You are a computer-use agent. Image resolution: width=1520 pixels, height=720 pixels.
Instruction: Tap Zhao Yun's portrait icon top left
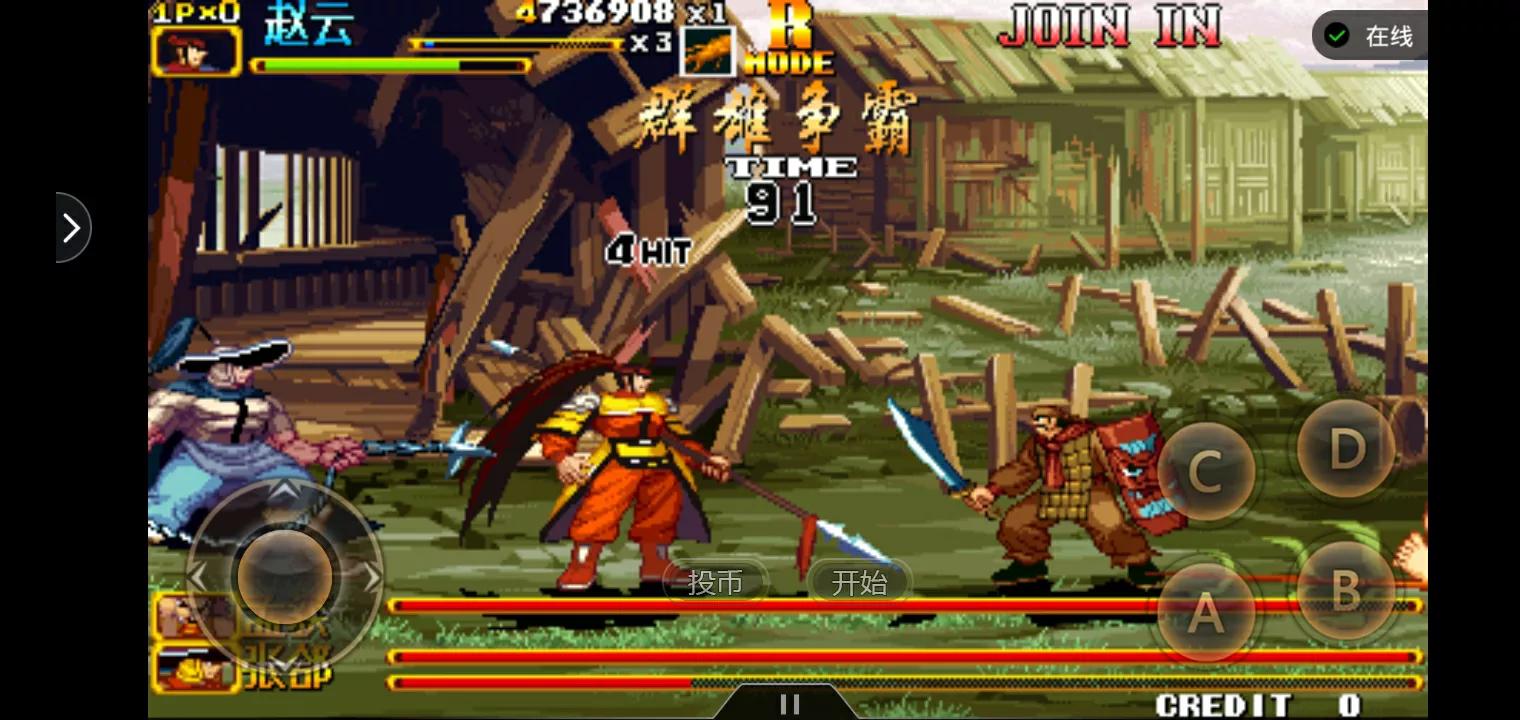(x=196, y=50)
